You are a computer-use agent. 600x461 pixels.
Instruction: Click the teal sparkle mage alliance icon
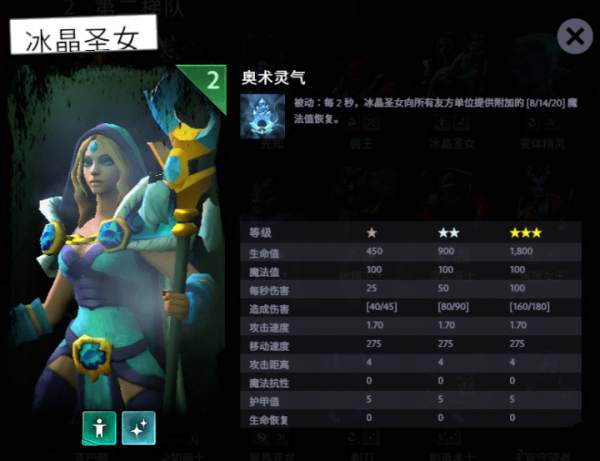(138, 427)
